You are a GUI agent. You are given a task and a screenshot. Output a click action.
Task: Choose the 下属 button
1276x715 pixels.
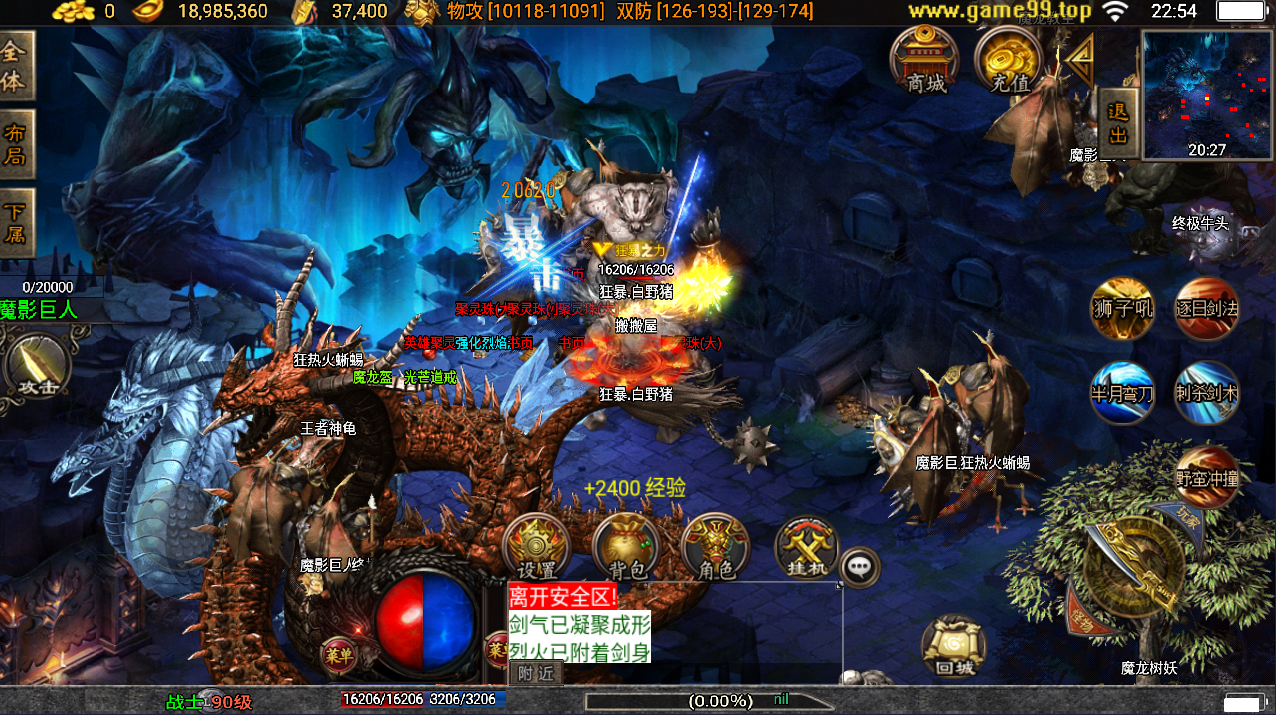coord(16,224)
